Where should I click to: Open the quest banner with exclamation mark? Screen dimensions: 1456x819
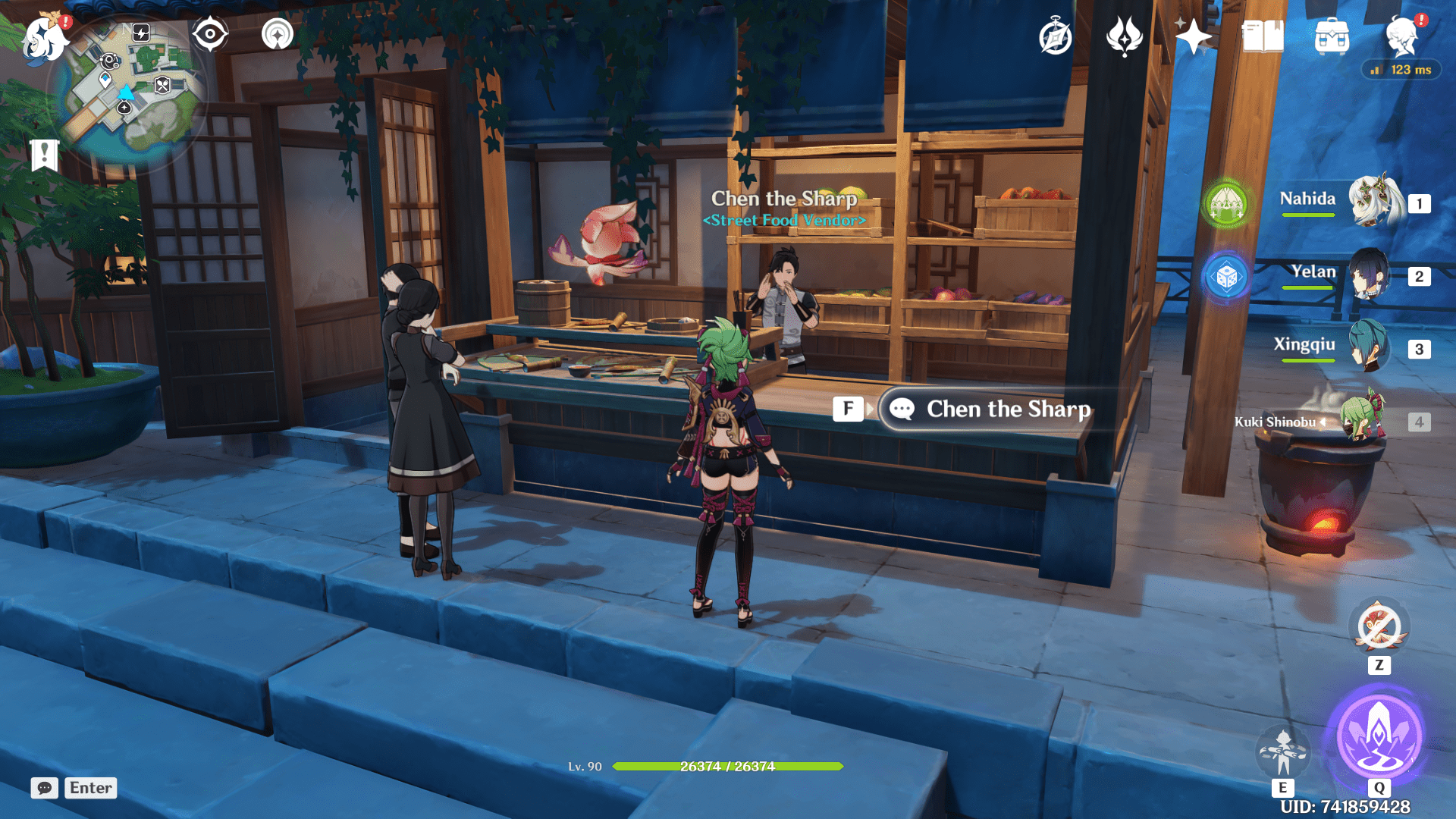coord(45,155)
